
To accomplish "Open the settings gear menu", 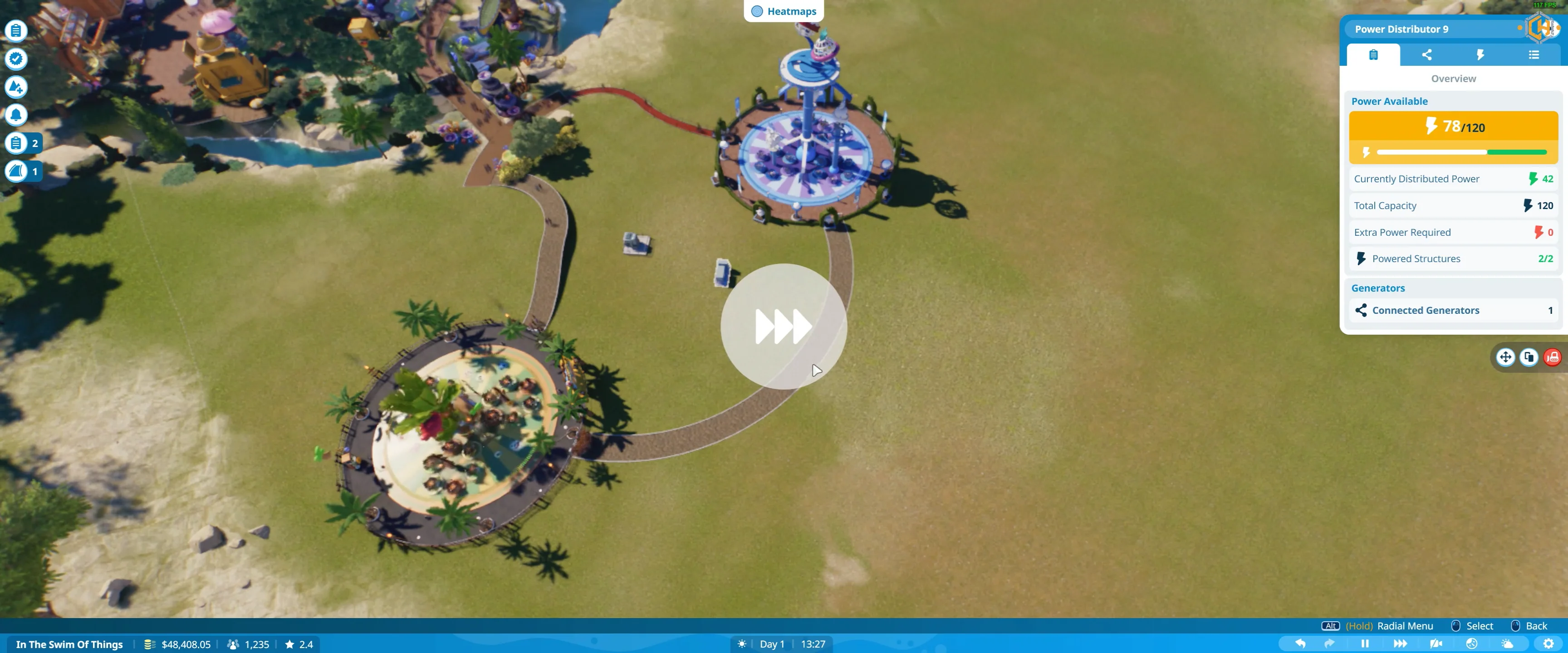I will tap(1548, 643).
